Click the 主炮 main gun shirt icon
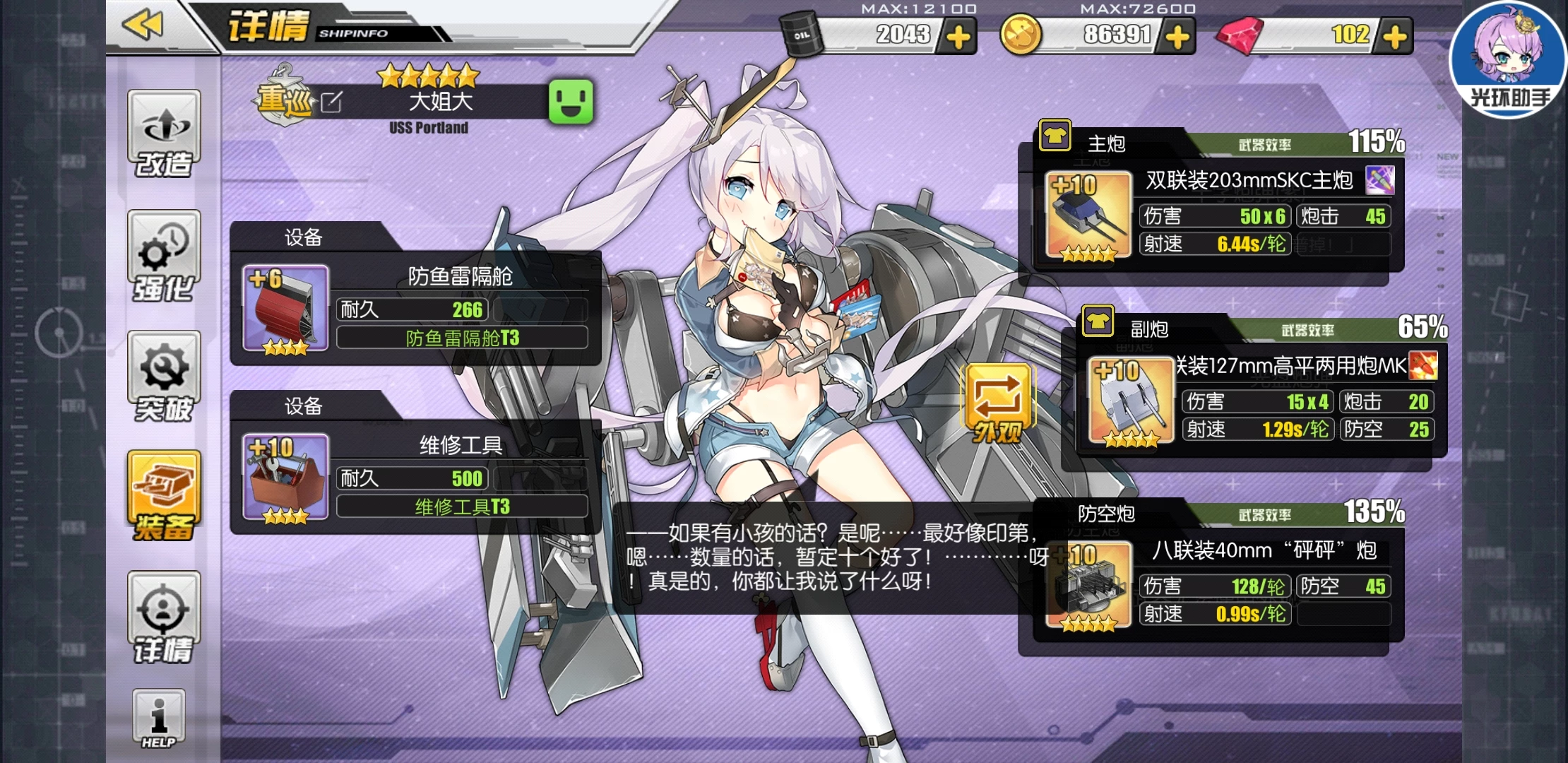The width and height of the screenshot is (1568, 763). tap(1055, 136)
